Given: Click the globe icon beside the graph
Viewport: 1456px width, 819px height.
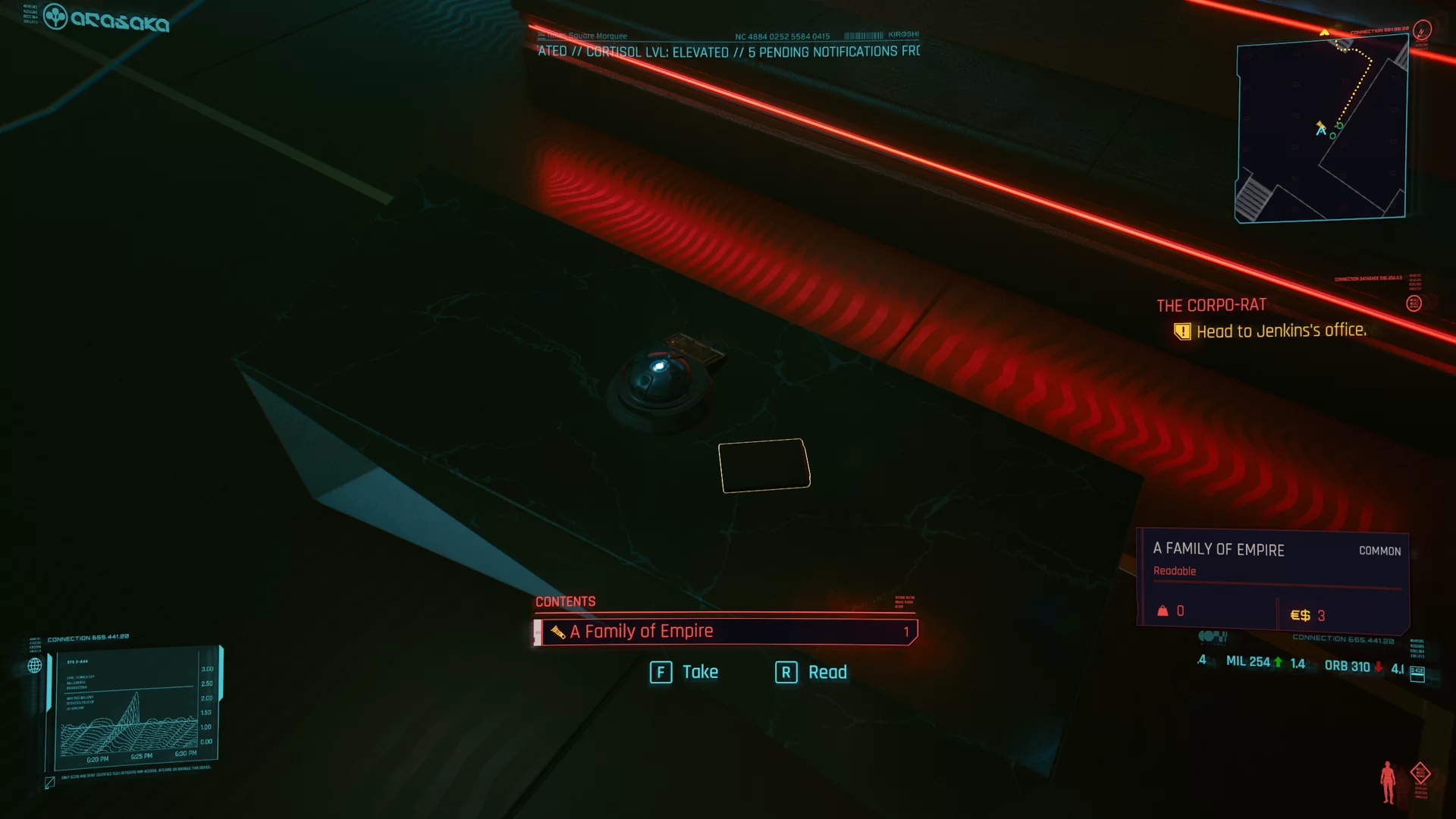Looking at the screenshot, I should point(35,666).
